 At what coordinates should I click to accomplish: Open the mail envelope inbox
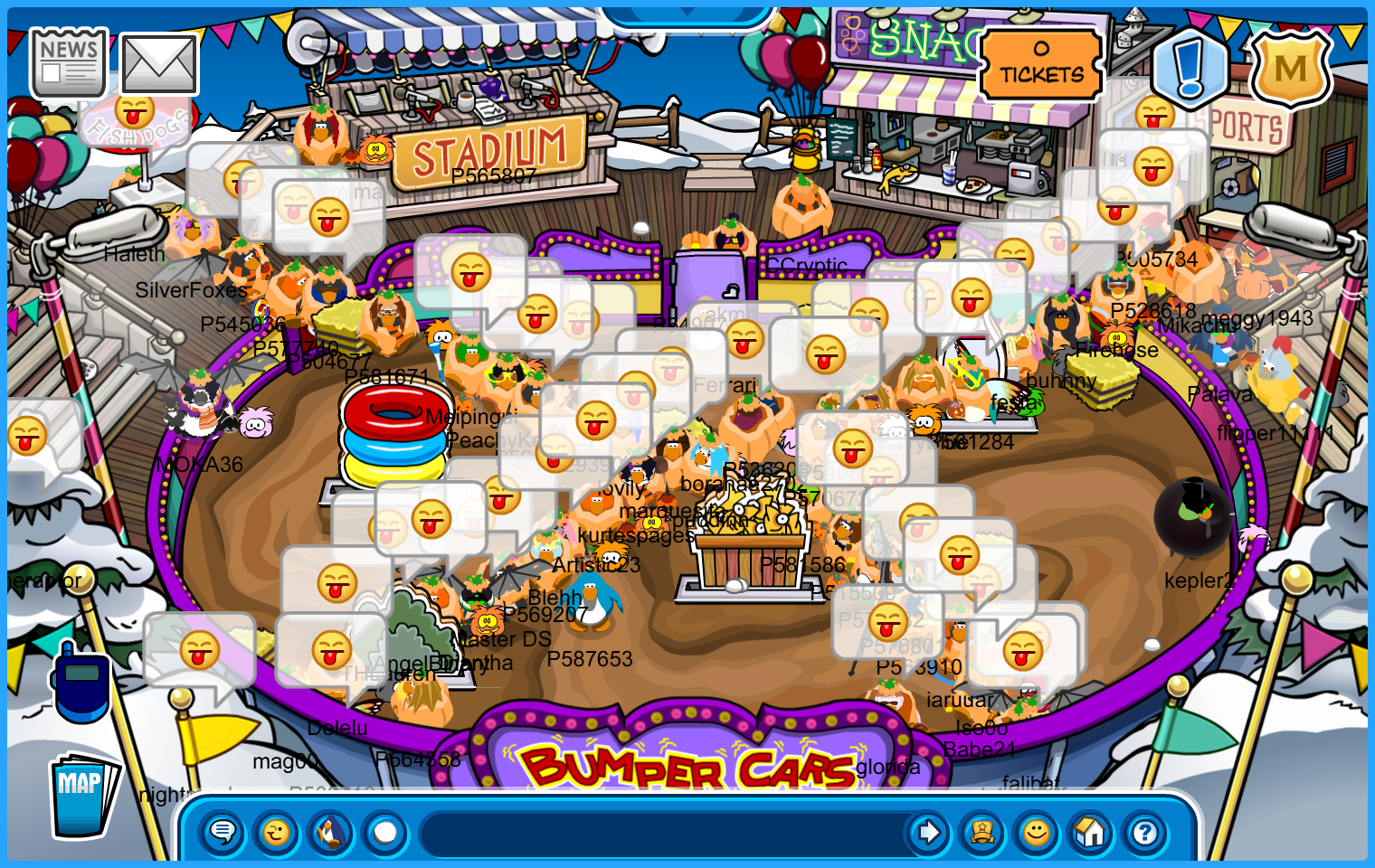coord(159,64)
